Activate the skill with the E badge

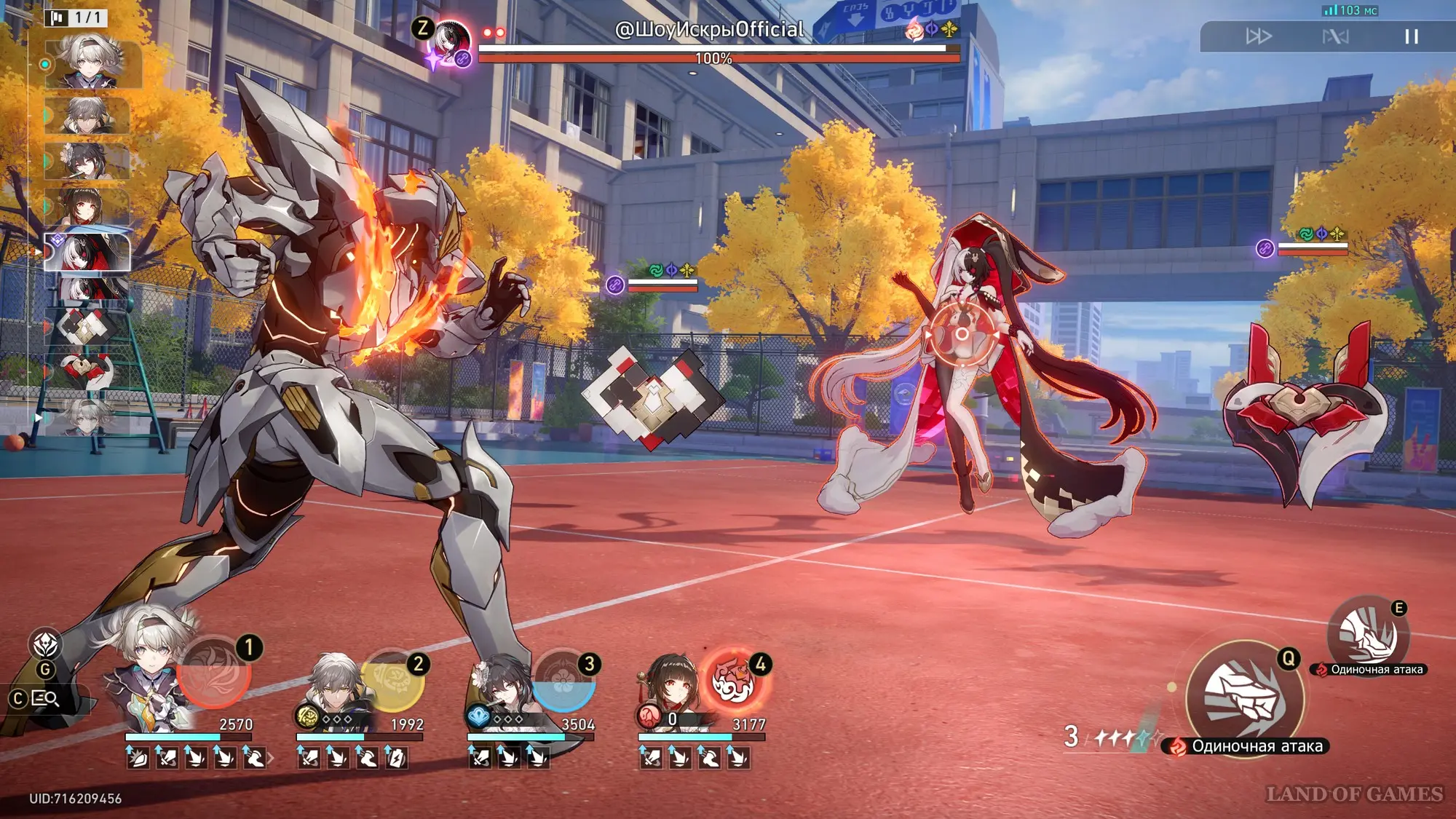click(x=1368, y=635)
